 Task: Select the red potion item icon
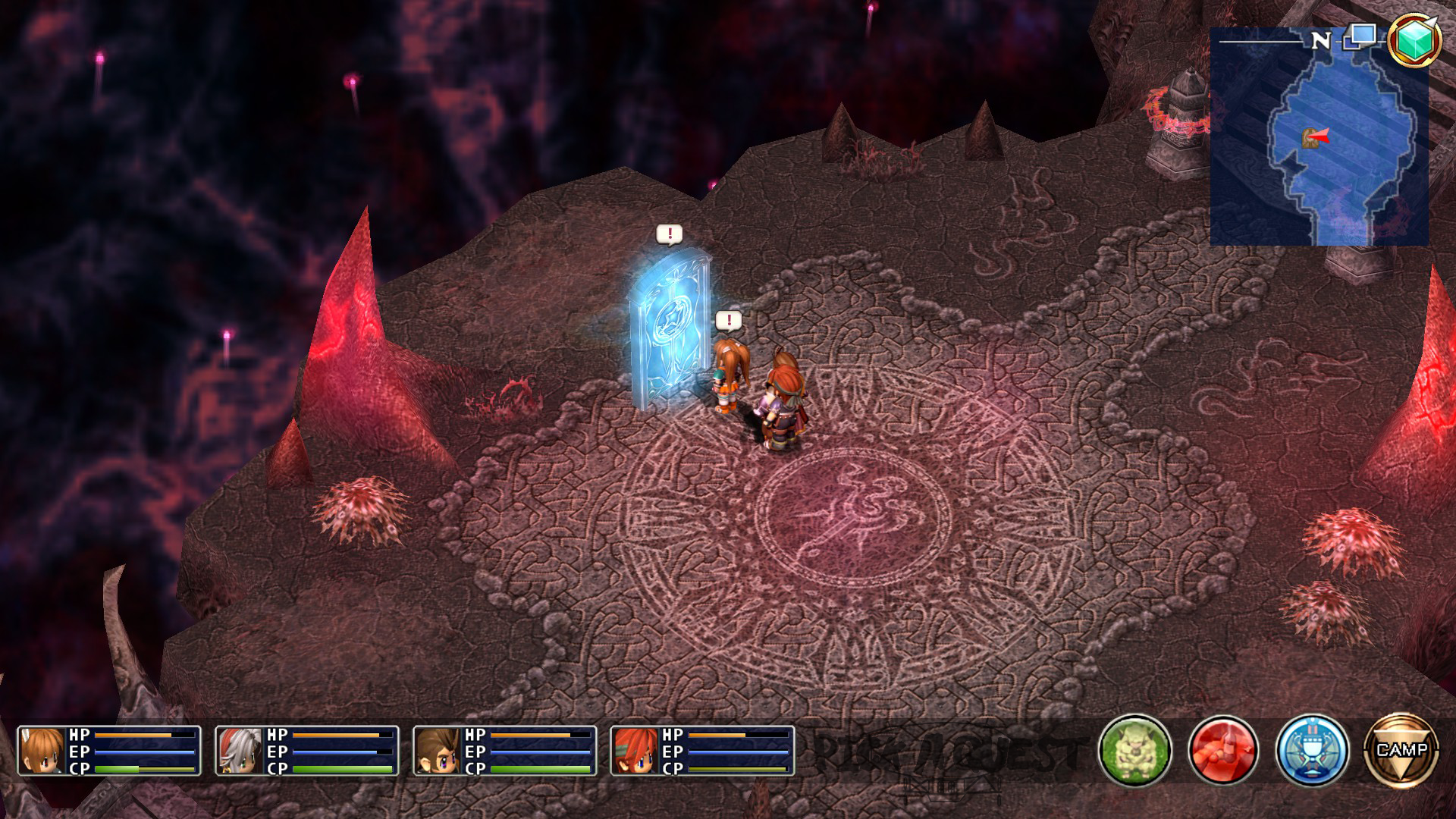(1223, 751)
